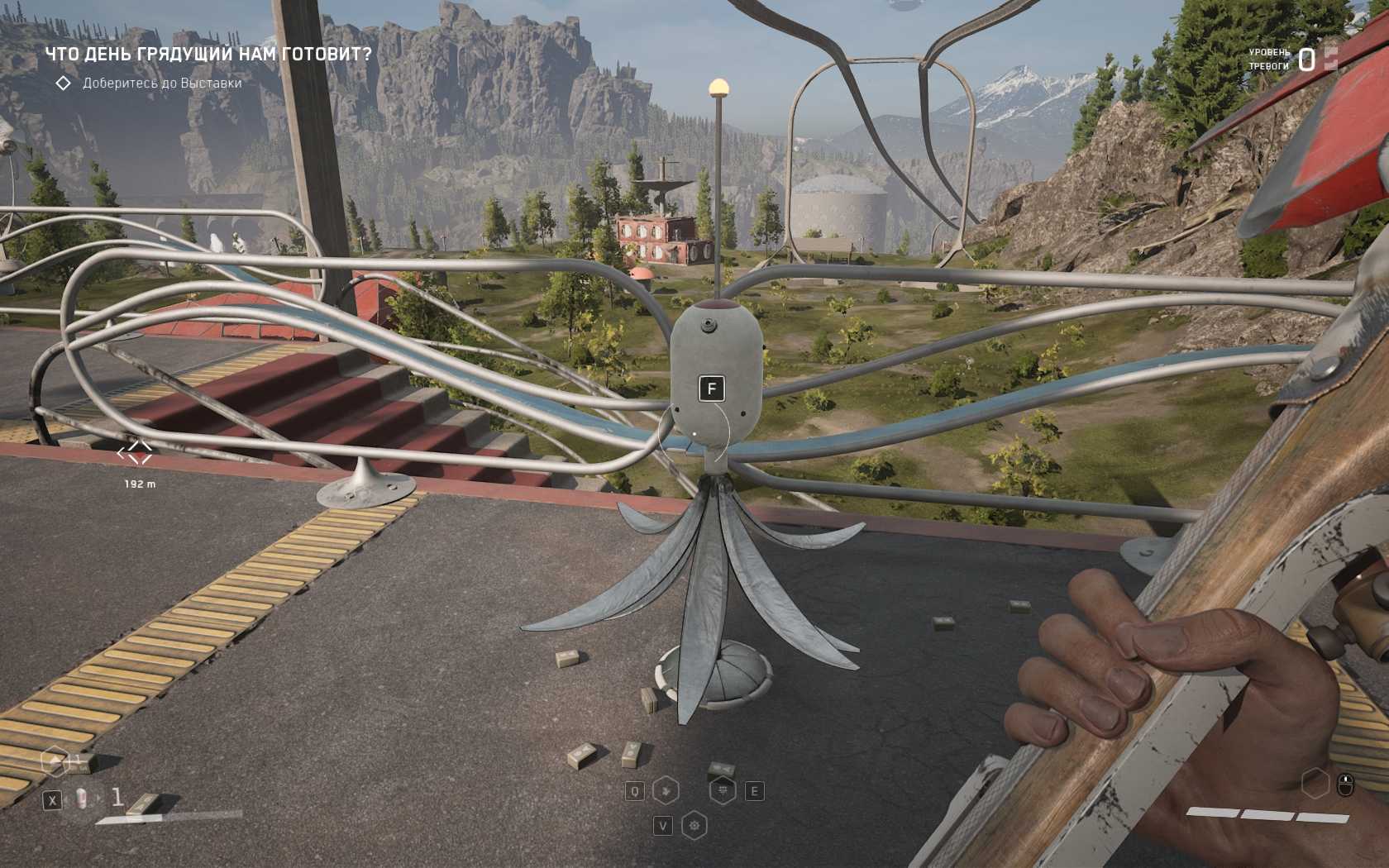1389x868 pixels.
Task: Click the diamond waypoint marker showing 192 m
Action: click(136, 453)
